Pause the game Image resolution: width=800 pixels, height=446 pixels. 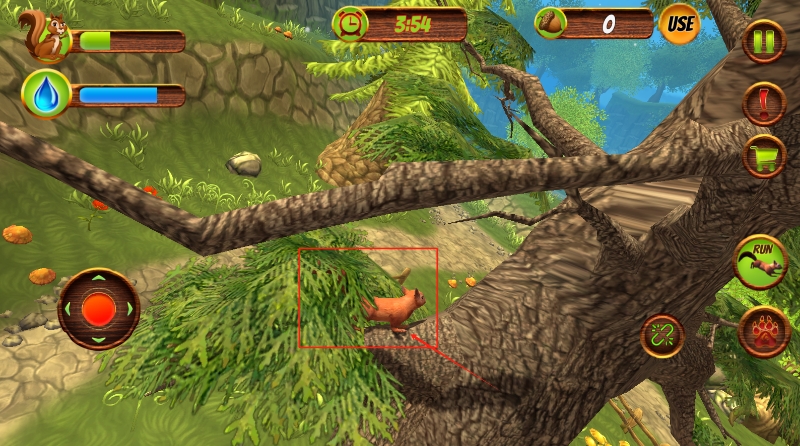(764, 41)
